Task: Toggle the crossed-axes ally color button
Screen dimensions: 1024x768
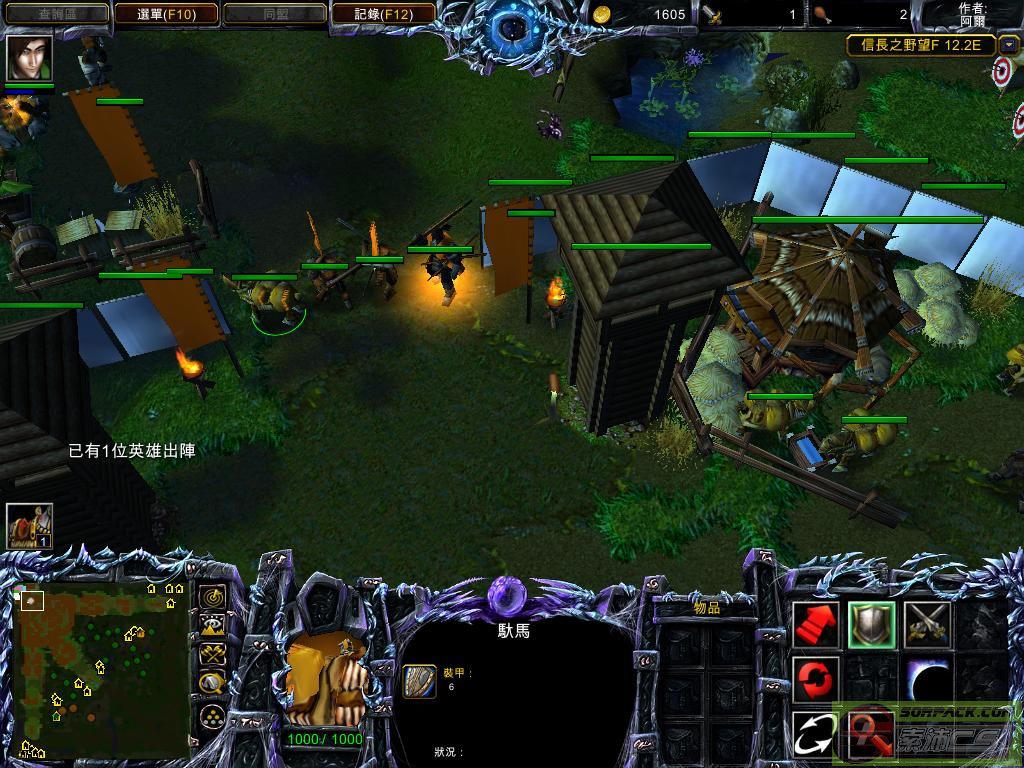Action: (x=212, y=655)
